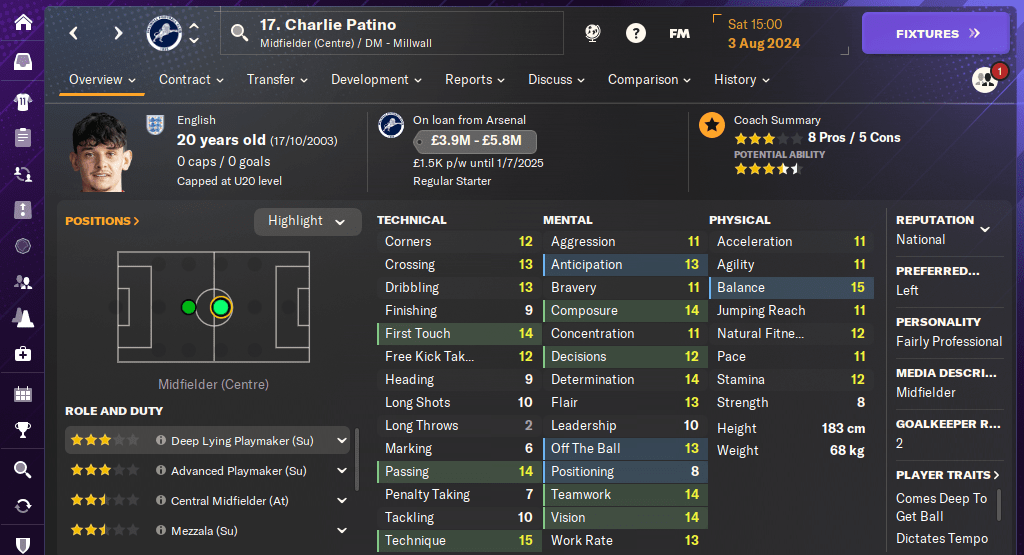
Task: Open the History tab
Action: pos(741,79)
